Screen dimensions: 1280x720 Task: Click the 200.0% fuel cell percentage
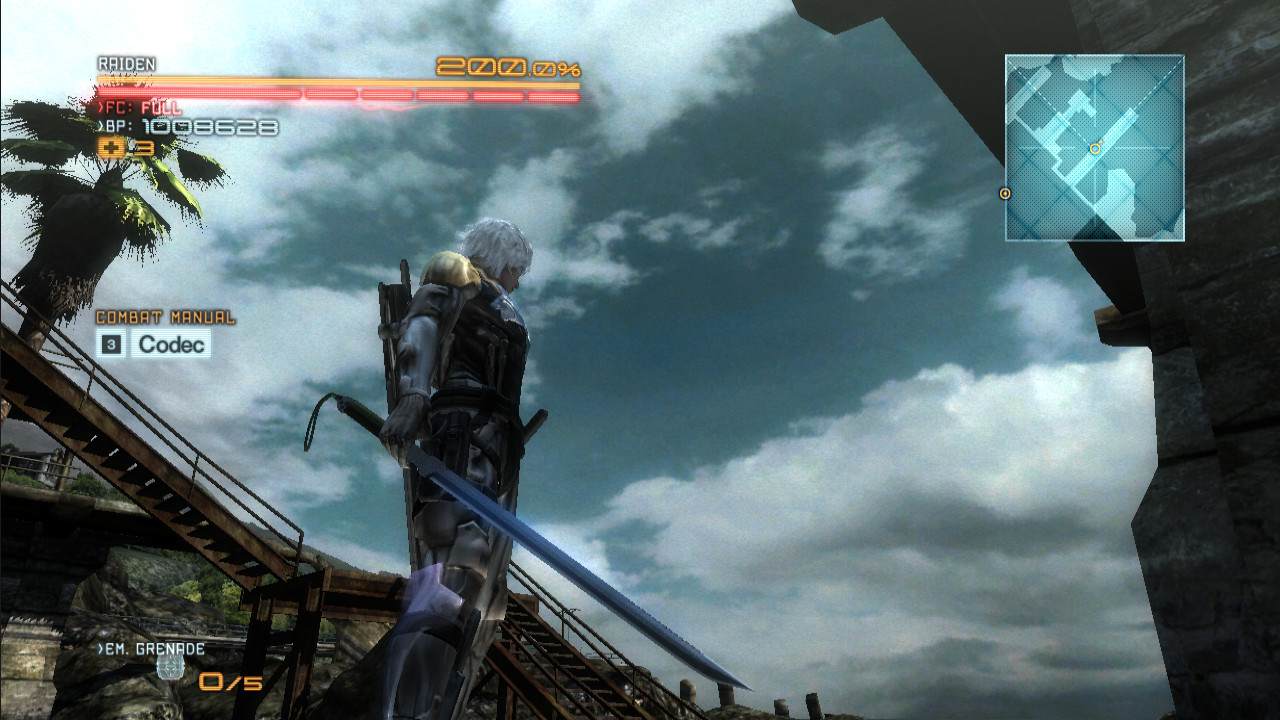tap(507, 68)
